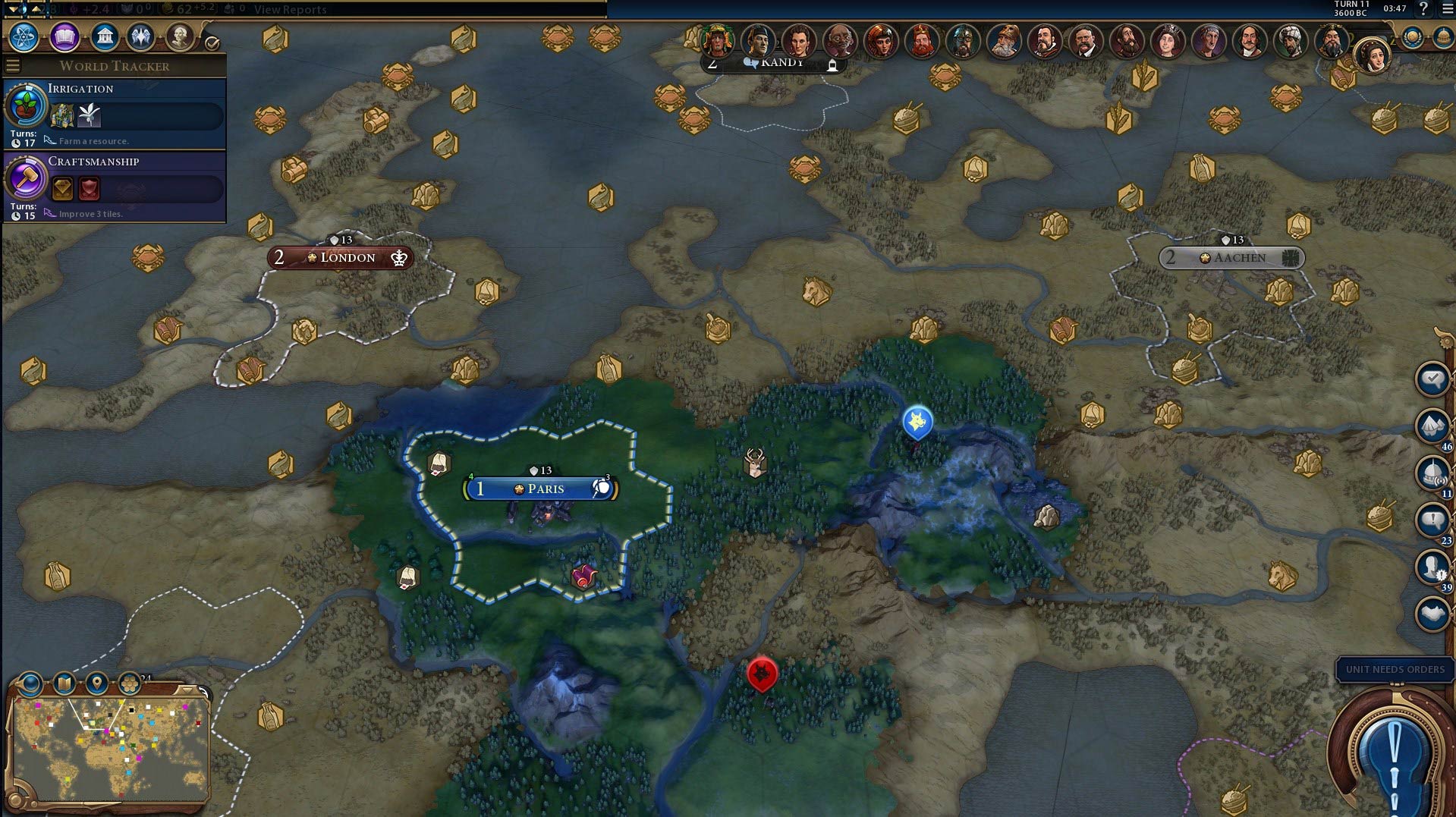Click the minimap to move the camera
1456x817 pixels.
click(x=111, y=749)
